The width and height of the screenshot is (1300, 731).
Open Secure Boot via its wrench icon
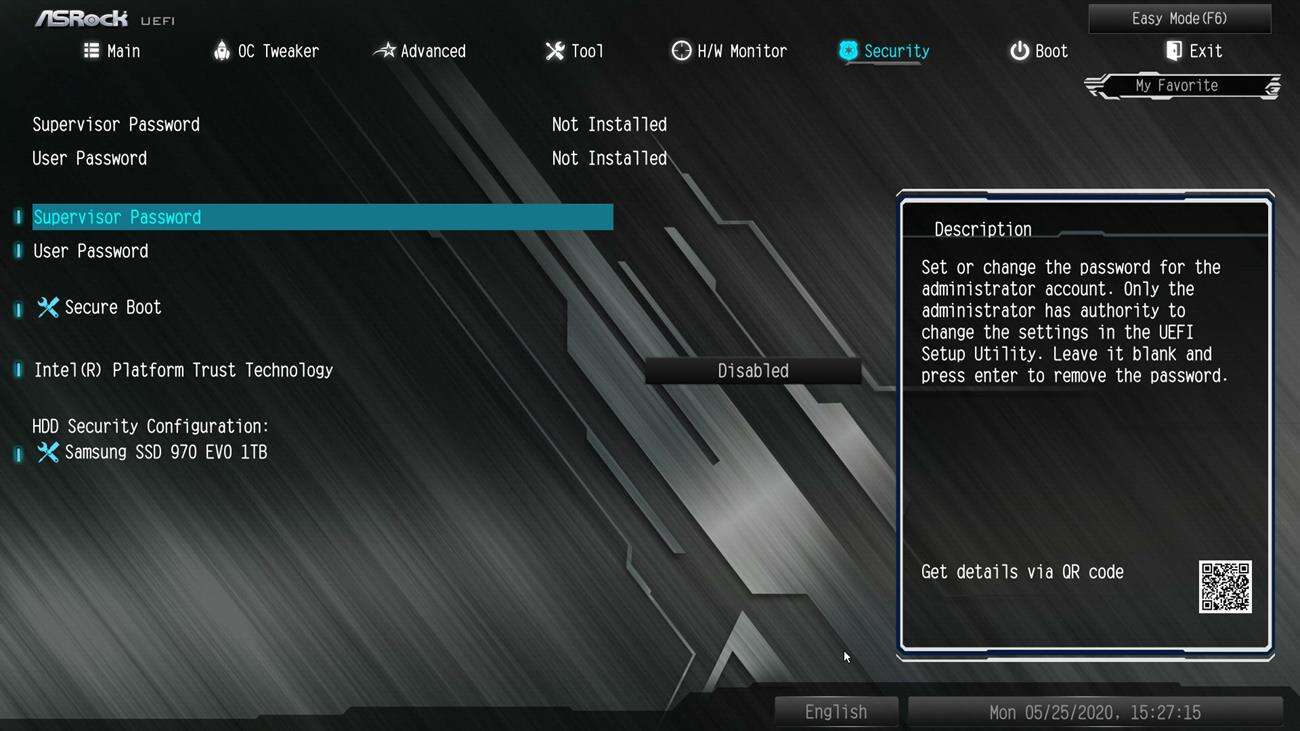point(47,307)
